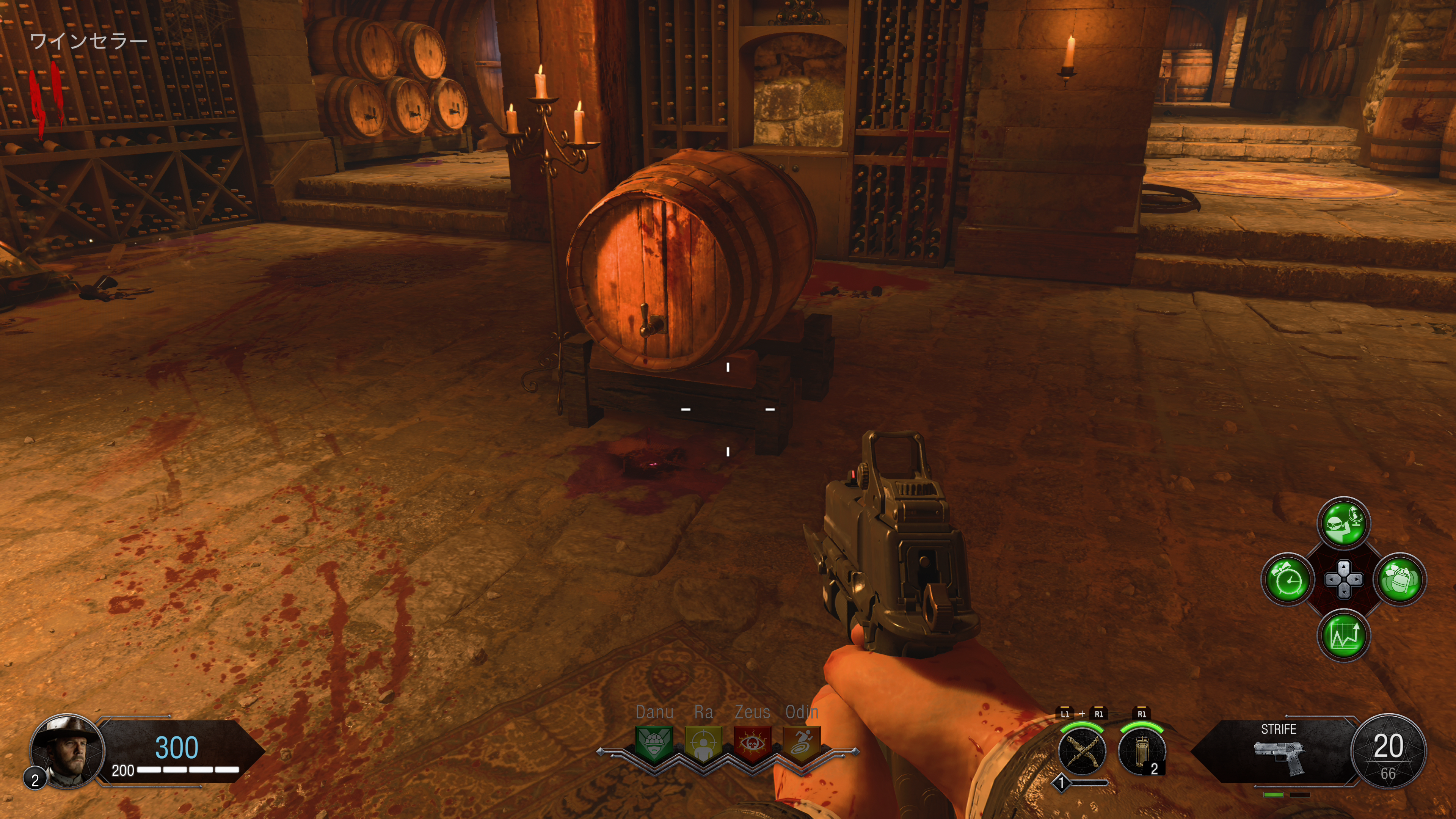Select the Danu turtle shell perk

(x=654, y=744)
